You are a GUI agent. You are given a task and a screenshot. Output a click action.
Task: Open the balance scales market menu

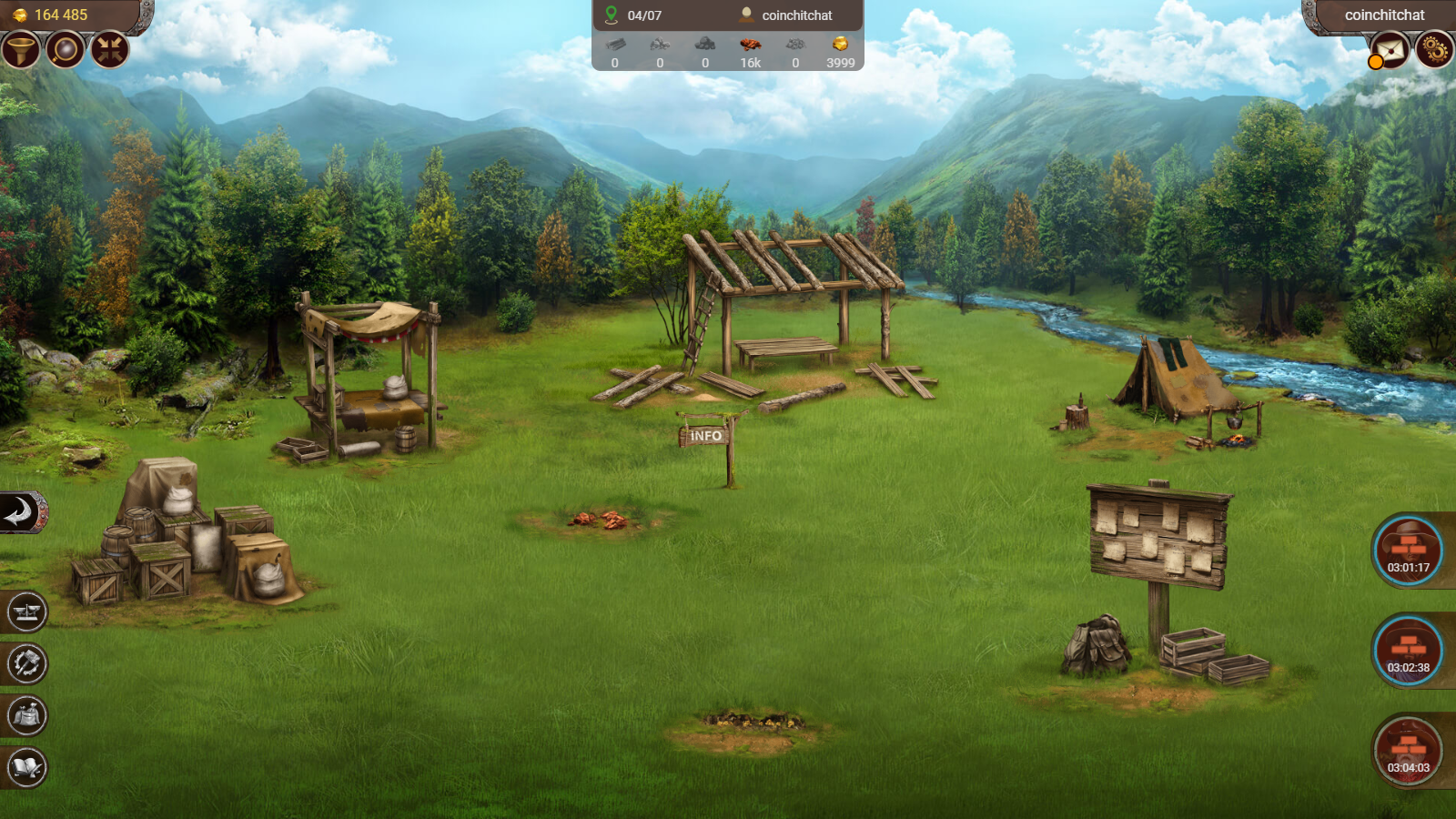coord(26,612)
